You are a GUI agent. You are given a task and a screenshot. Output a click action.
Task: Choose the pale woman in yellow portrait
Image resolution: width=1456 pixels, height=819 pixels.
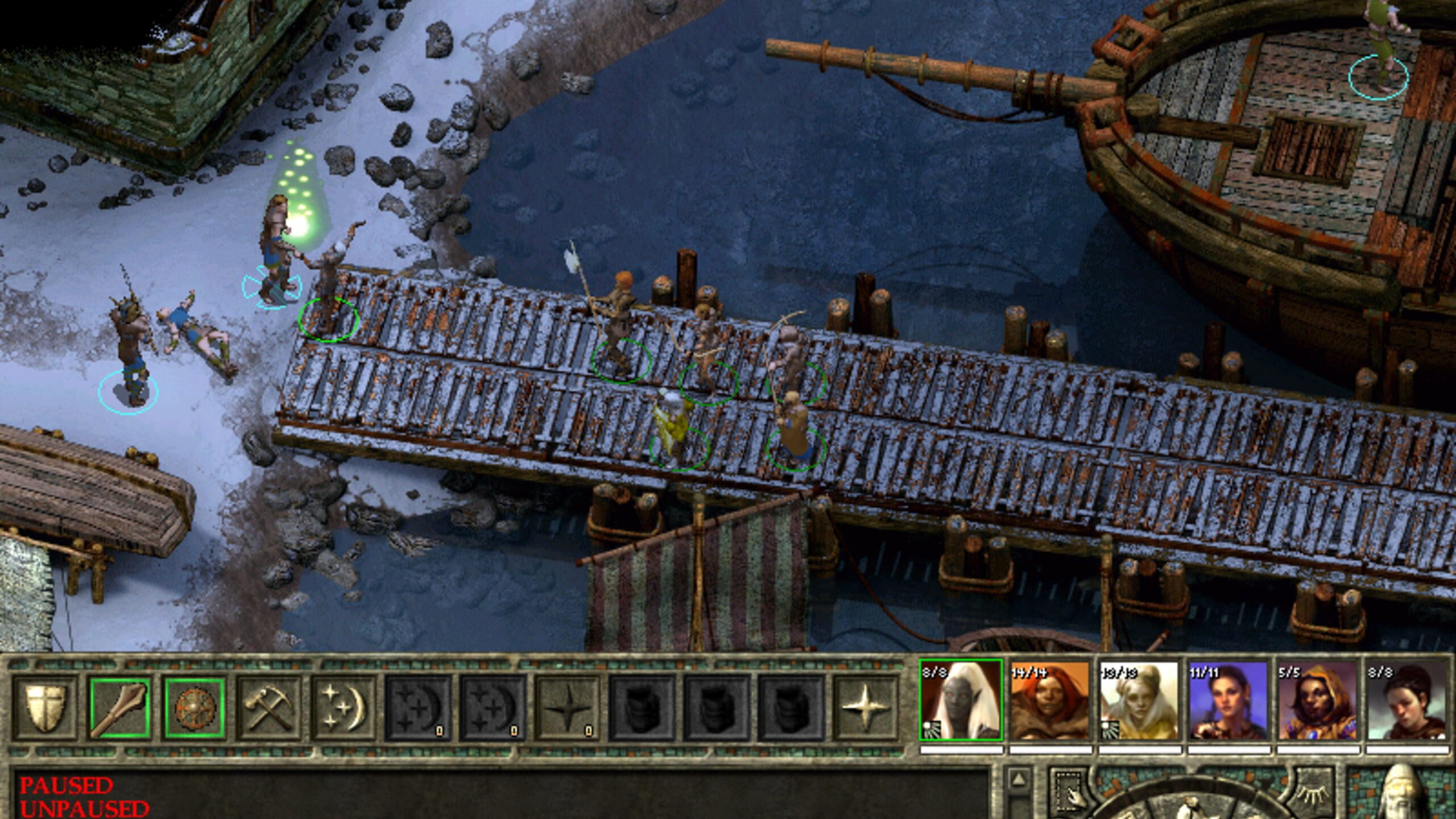pyautogui.click(x=1139, y=701)
